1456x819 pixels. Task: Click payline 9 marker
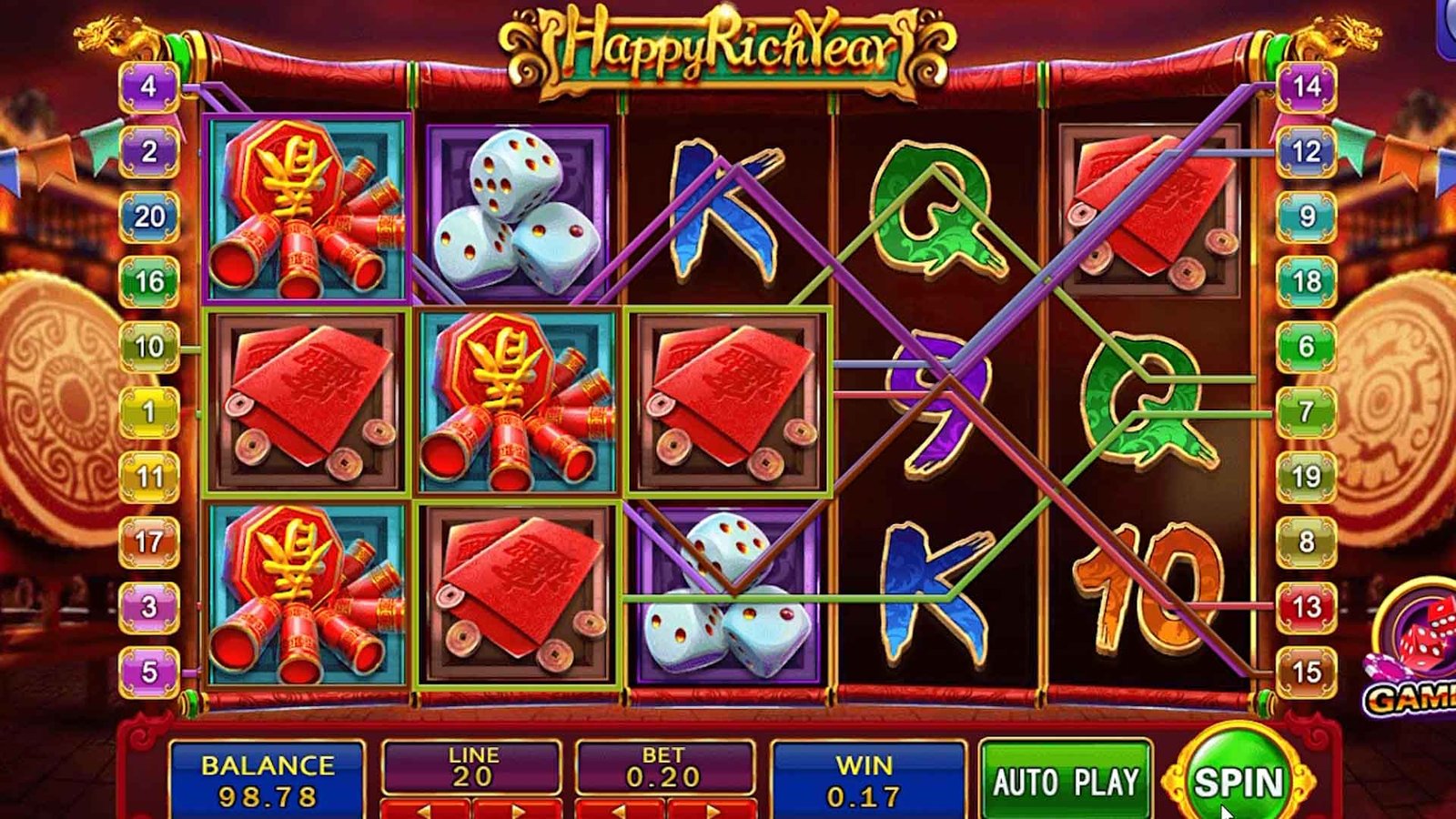[x=1307, y=217]
